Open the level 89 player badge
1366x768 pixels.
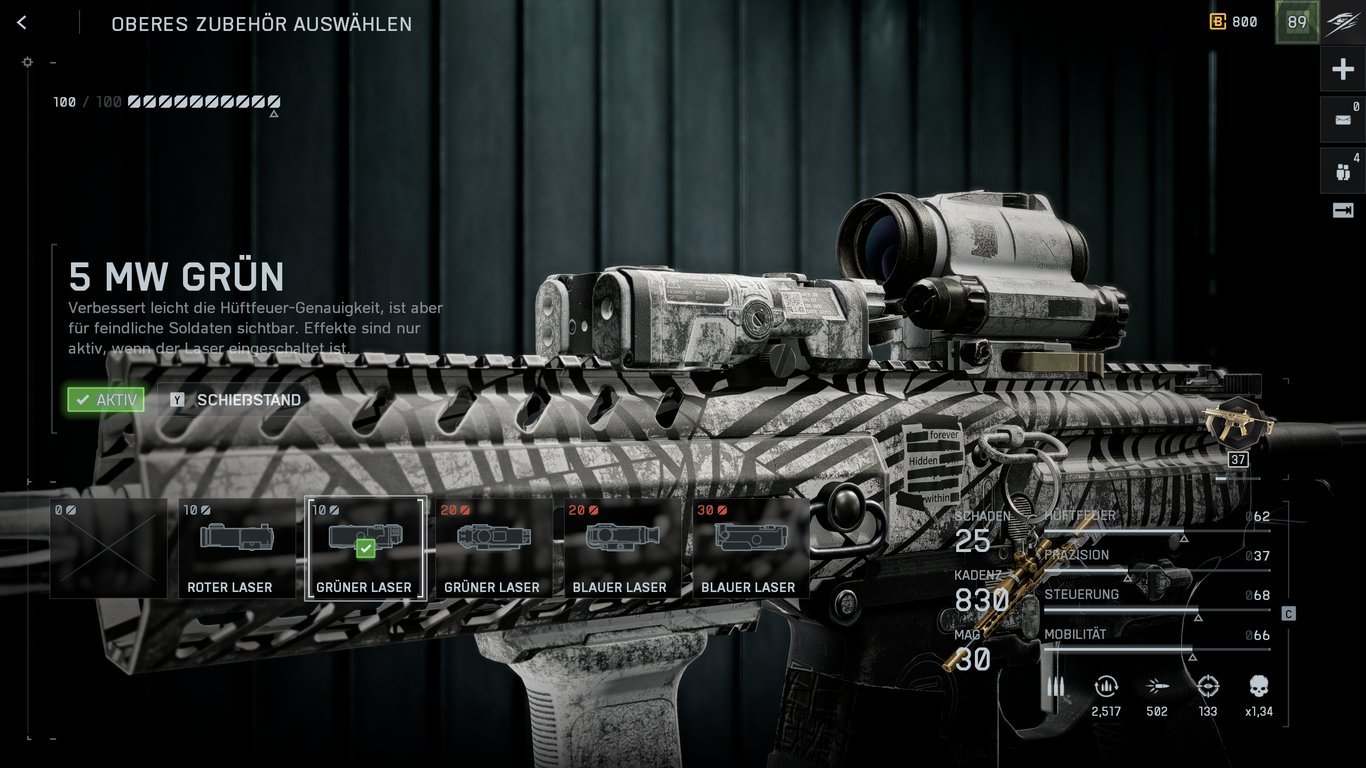1297,23
